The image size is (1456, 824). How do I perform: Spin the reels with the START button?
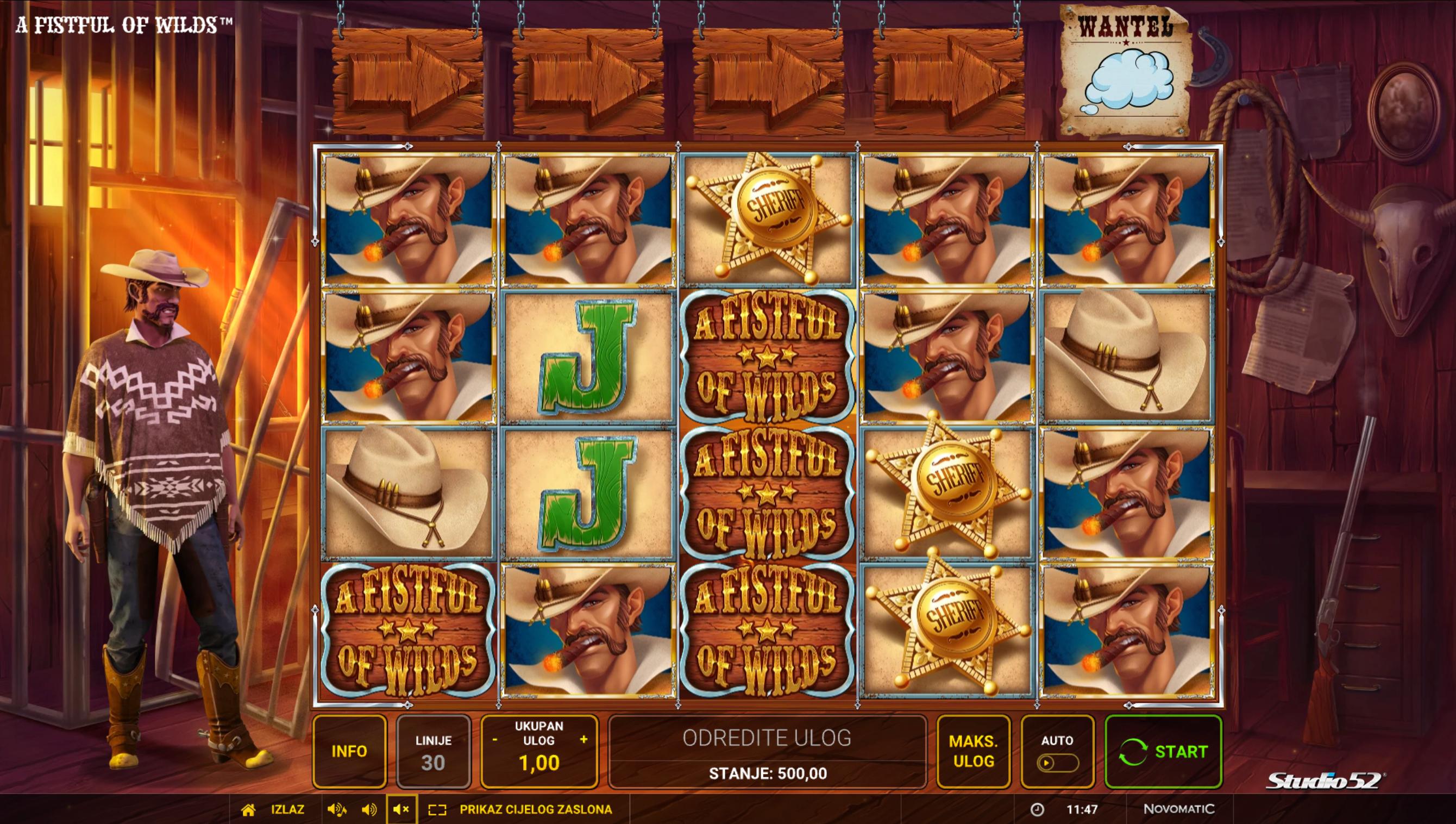coord(1163,751)
